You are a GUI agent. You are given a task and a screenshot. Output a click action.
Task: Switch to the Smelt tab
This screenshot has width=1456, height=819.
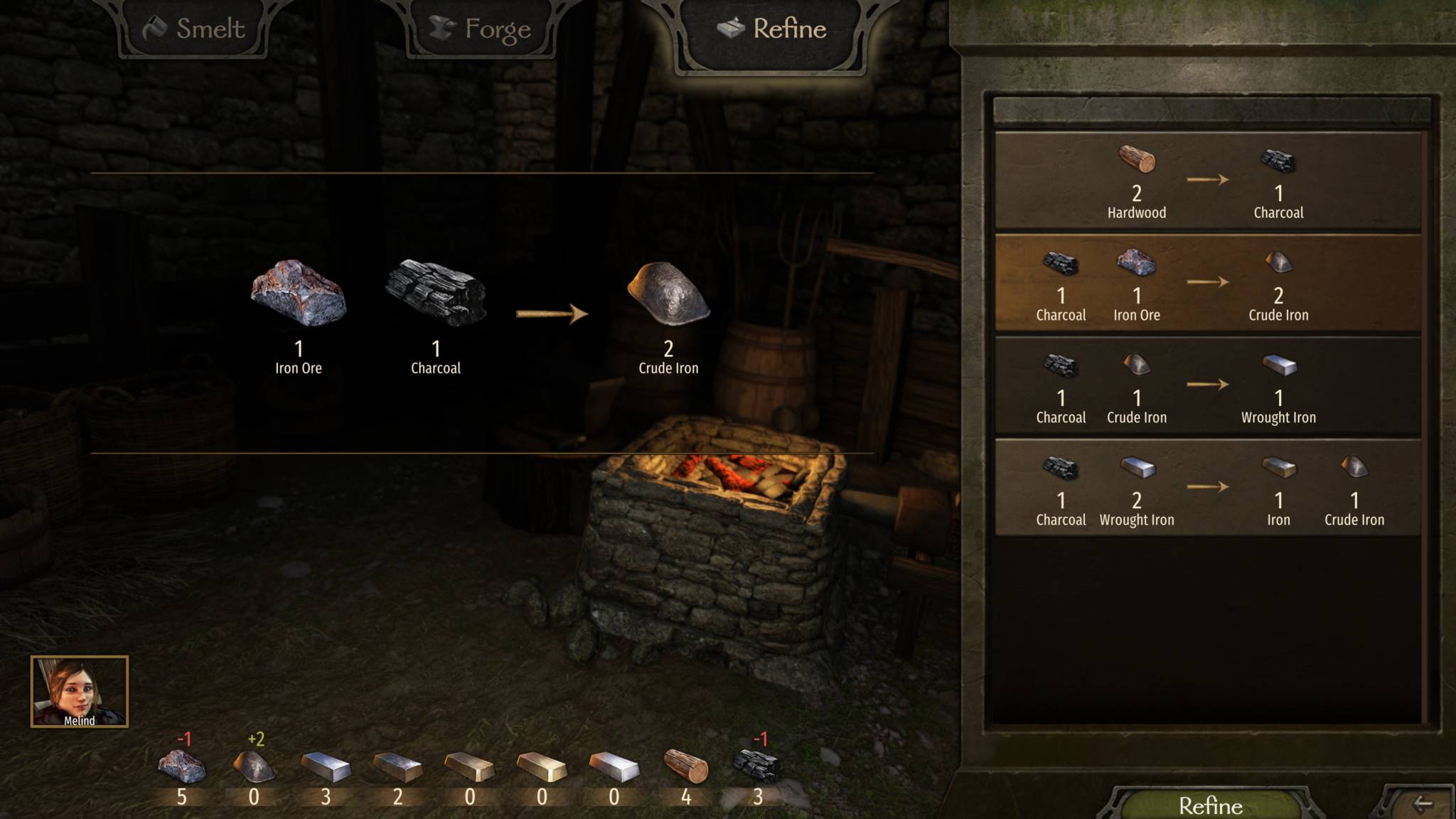193,29
